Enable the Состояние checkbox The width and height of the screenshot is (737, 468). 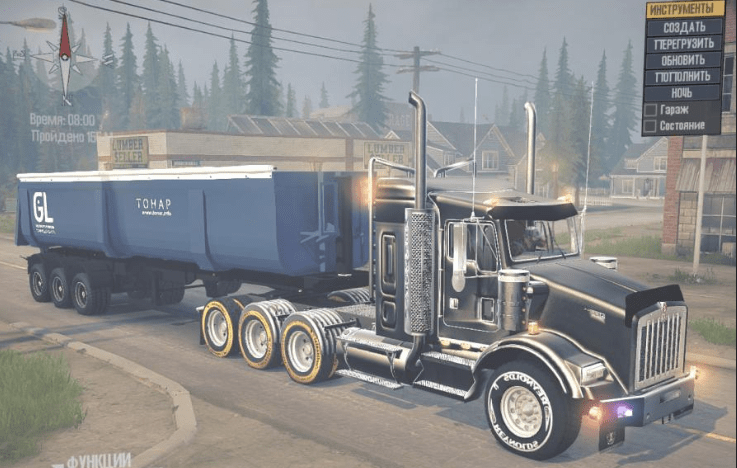651,126
